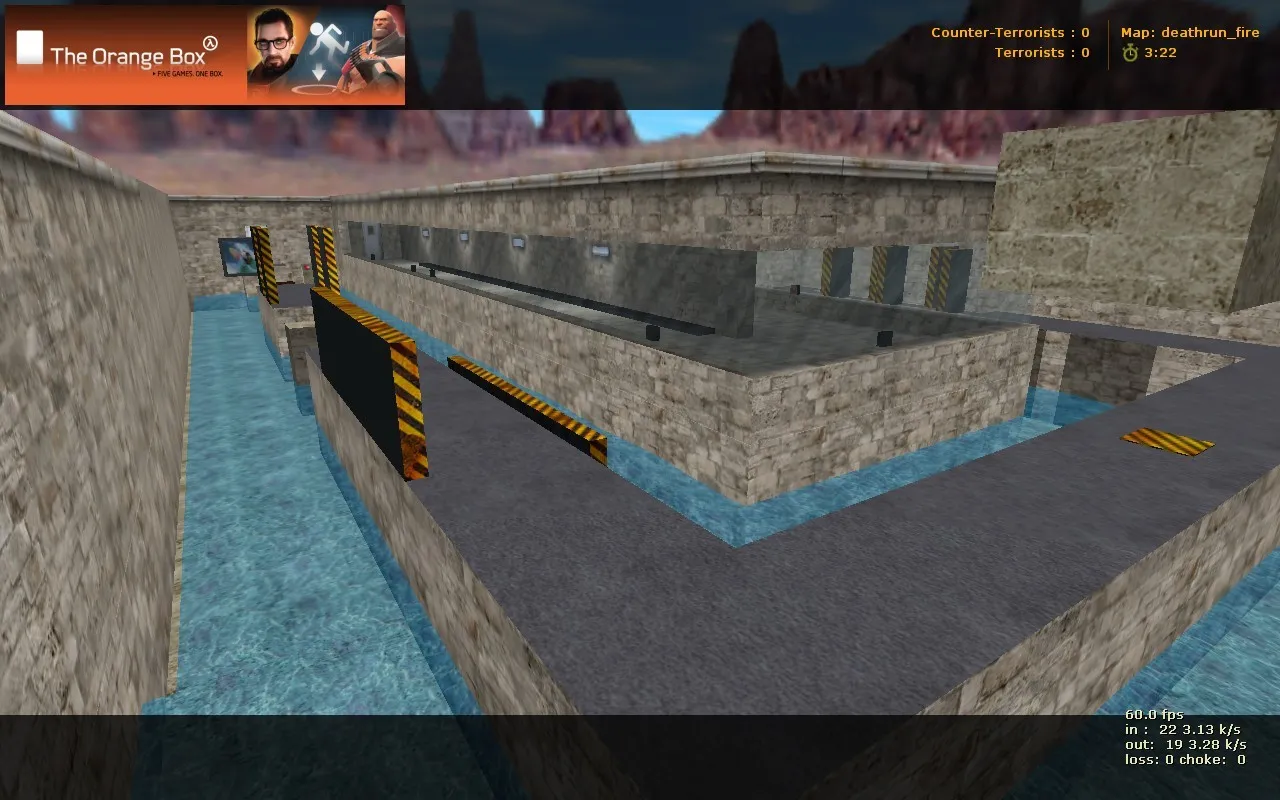This screenshot has width=1280, height=800.
Task: Click the Half-Life lambda trademark symbol
Action: (210, 43)
